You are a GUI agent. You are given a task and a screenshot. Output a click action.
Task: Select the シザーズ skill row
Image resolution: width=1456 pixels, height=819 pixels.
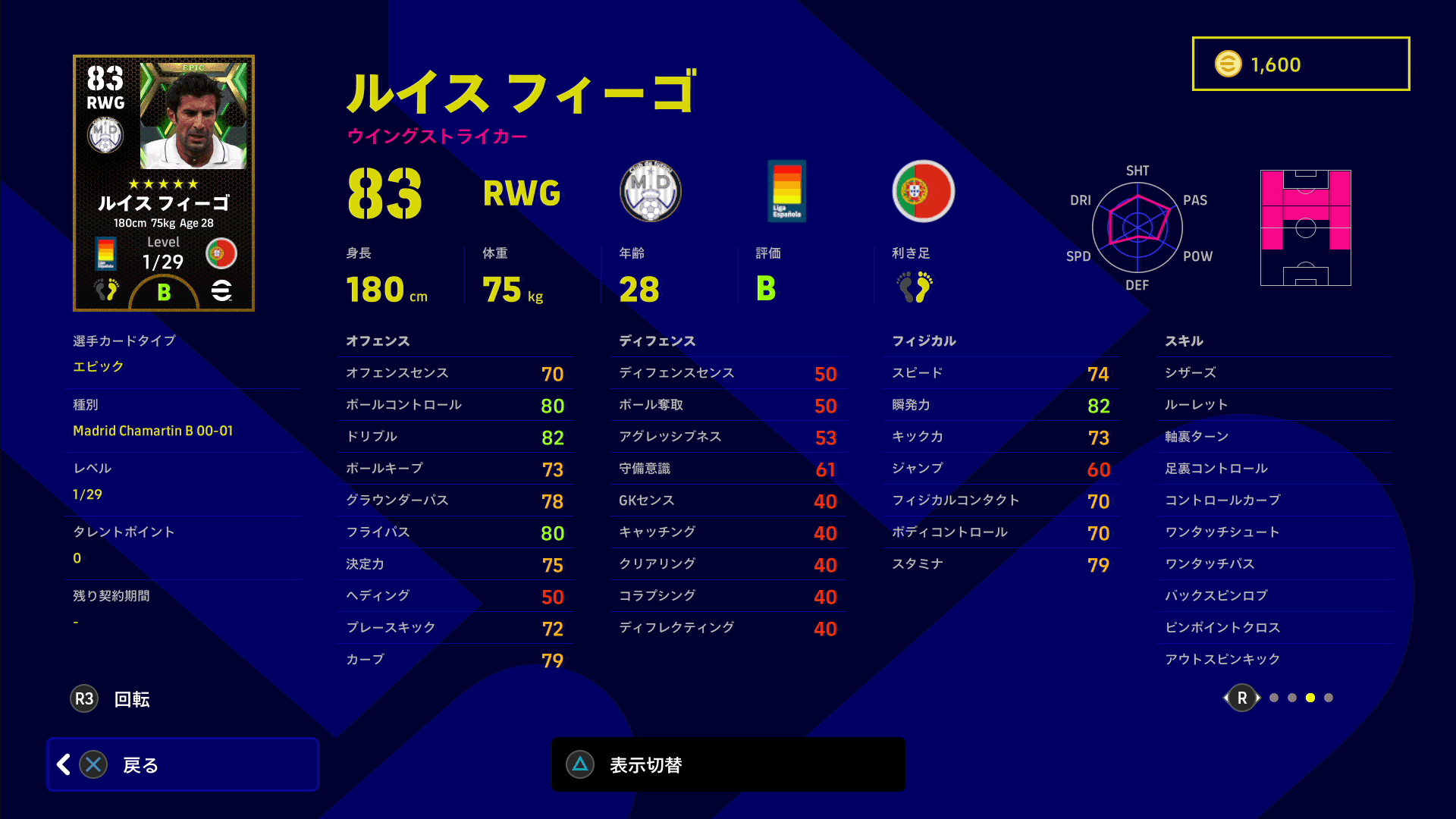click(1274, 373)
